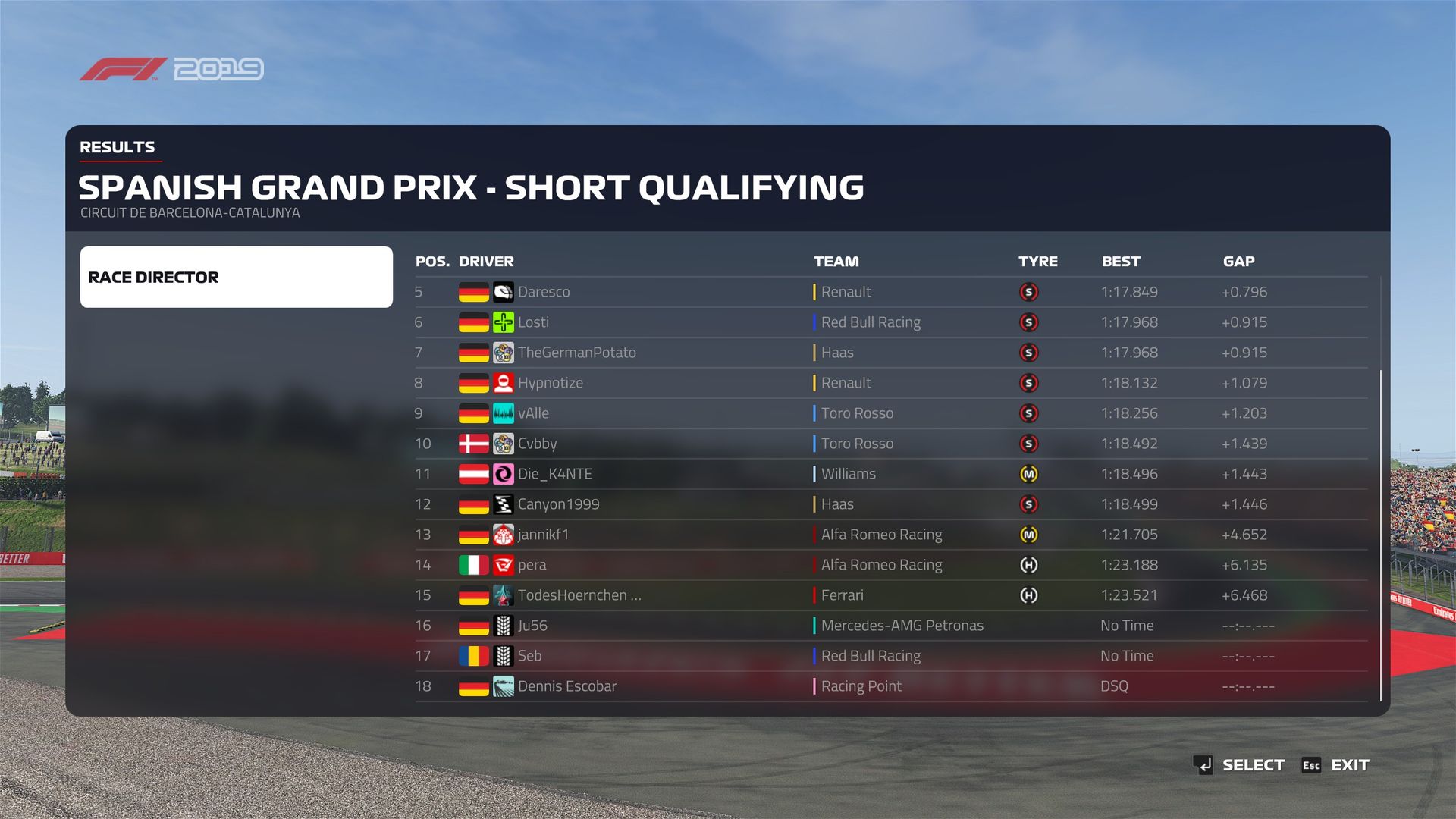
Task: Exit the results screen
Action: (1349, 765)
